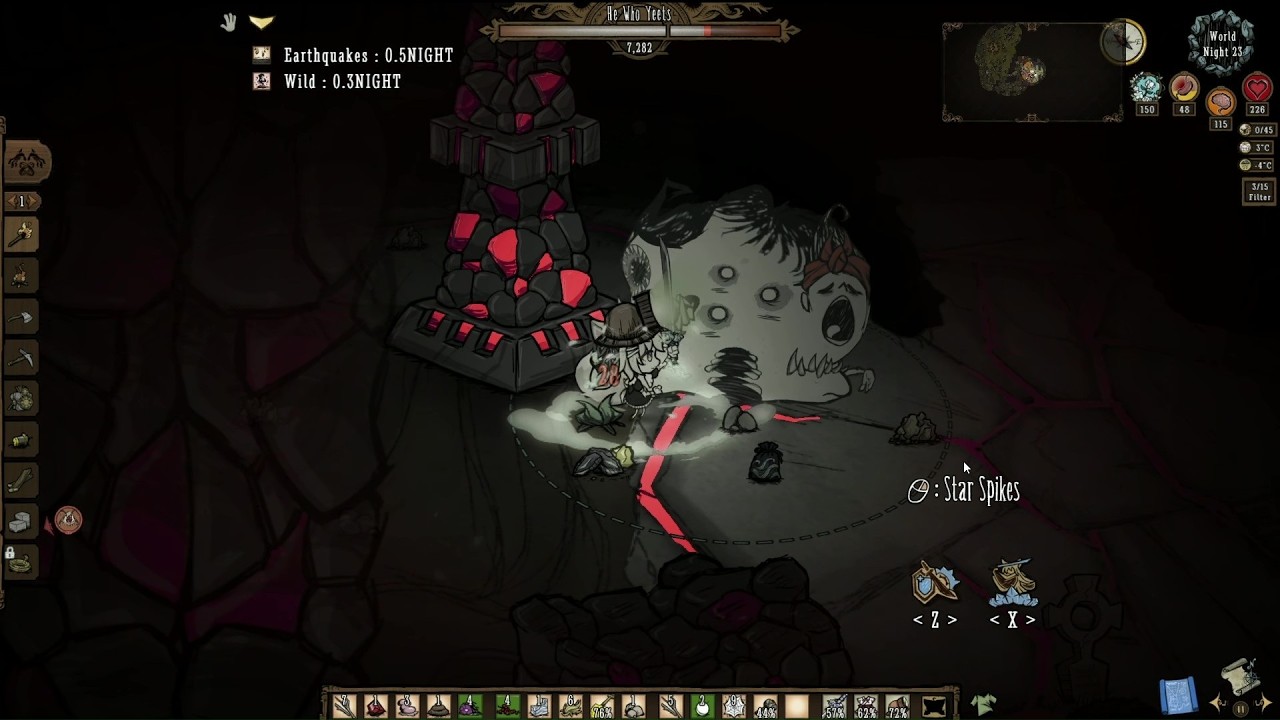Click the locked rope crafting shortcut

[21, 563]
